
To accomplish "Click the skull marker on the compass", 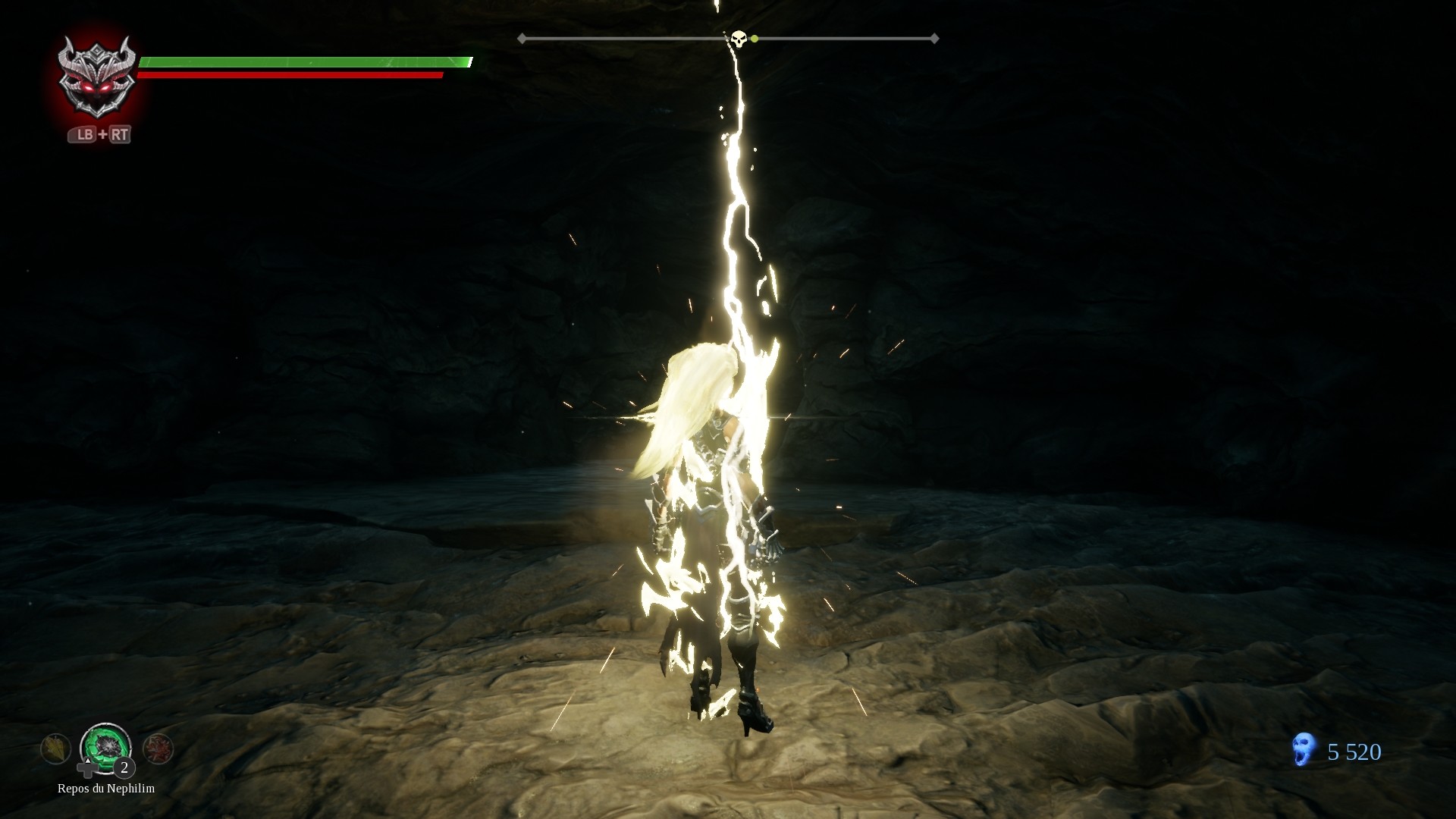I will 738,38.
